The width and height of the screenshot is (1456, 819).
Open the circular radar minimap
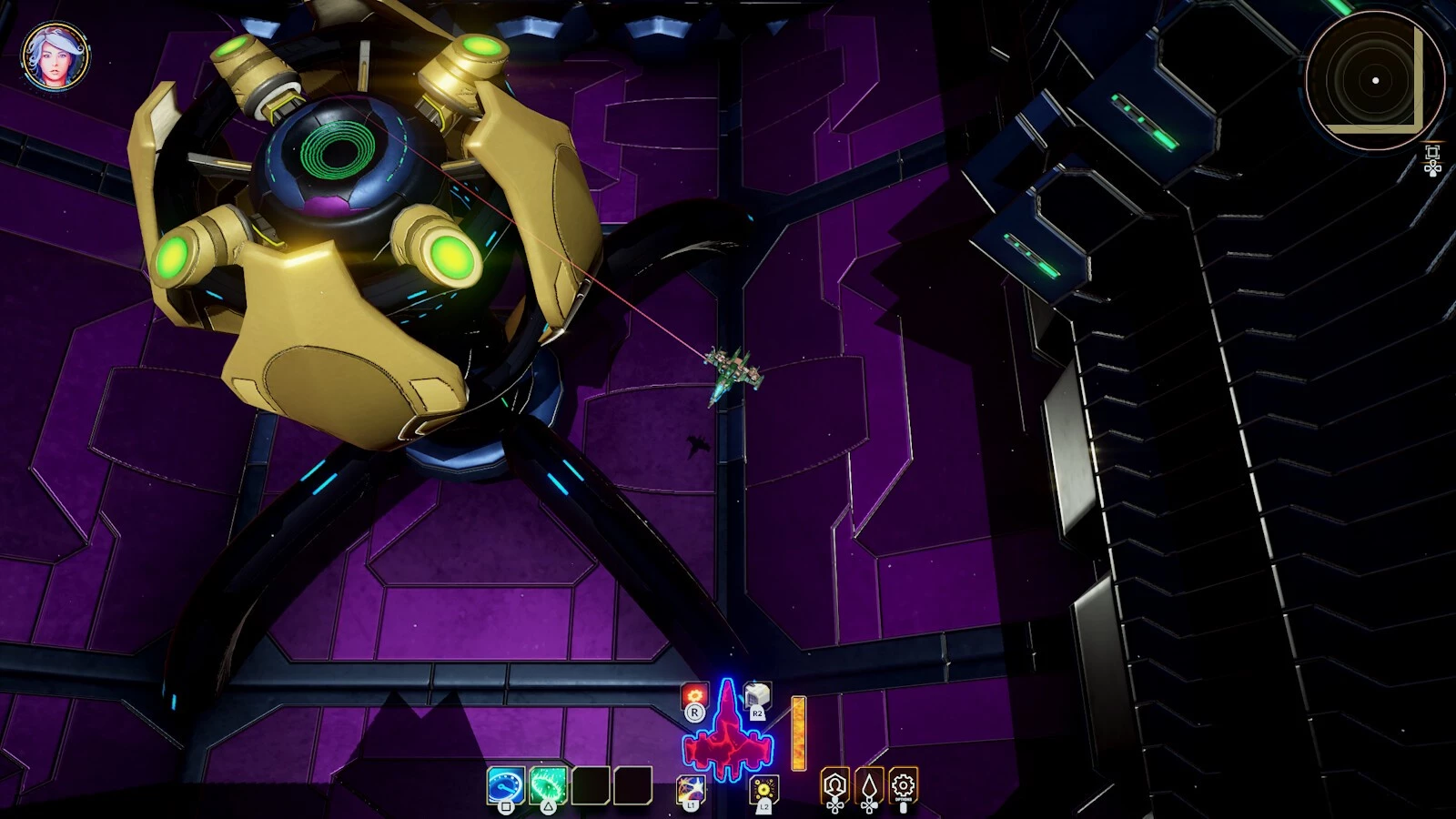1374,80
